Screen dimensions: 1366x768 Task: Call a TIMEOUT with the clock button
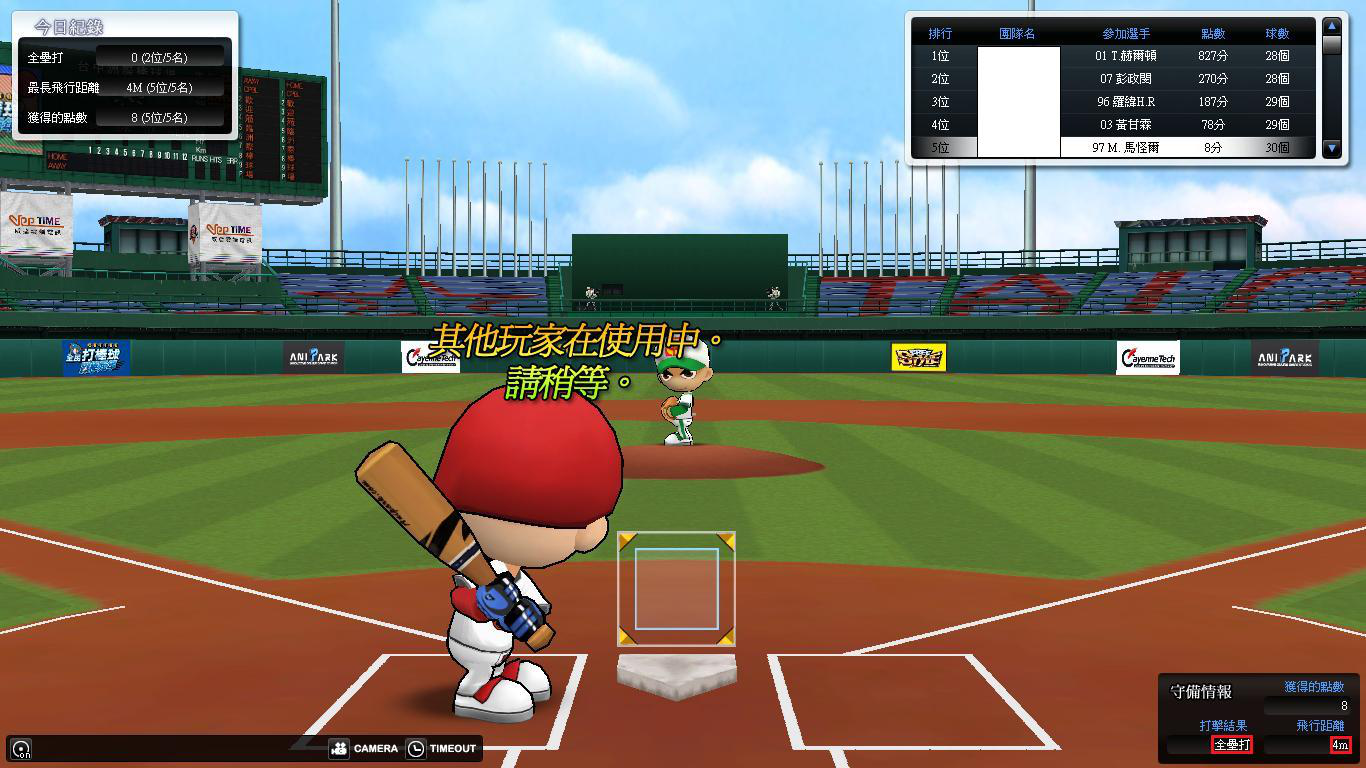pyautogui.click(x=441, y=748)
